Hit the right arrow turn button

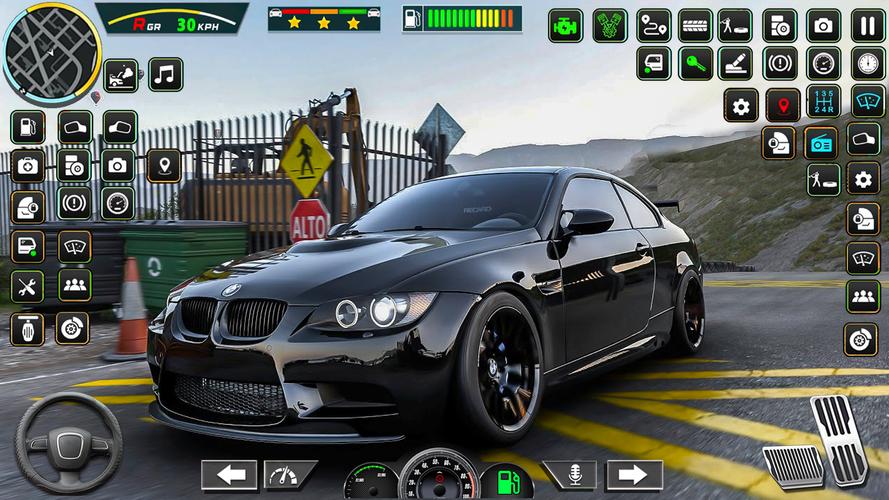pyautogui.click(x=634, y=474)
